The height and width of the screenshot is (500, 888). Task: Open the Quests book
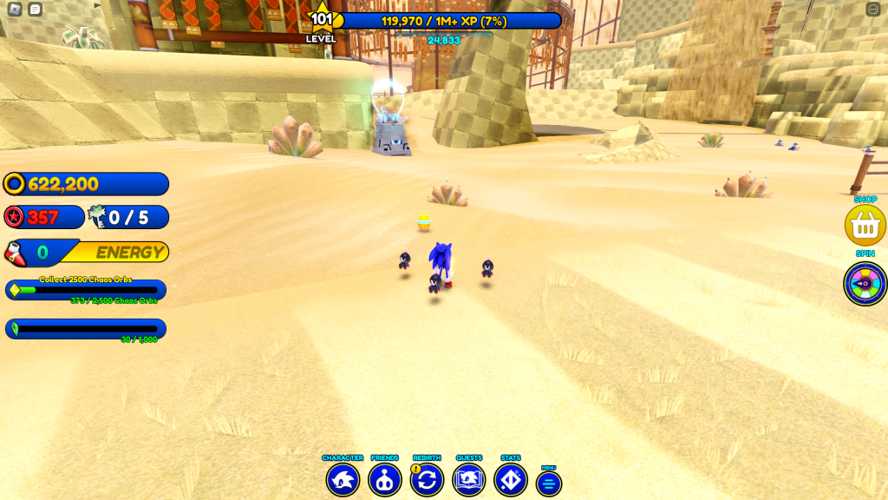pos(469,480)
